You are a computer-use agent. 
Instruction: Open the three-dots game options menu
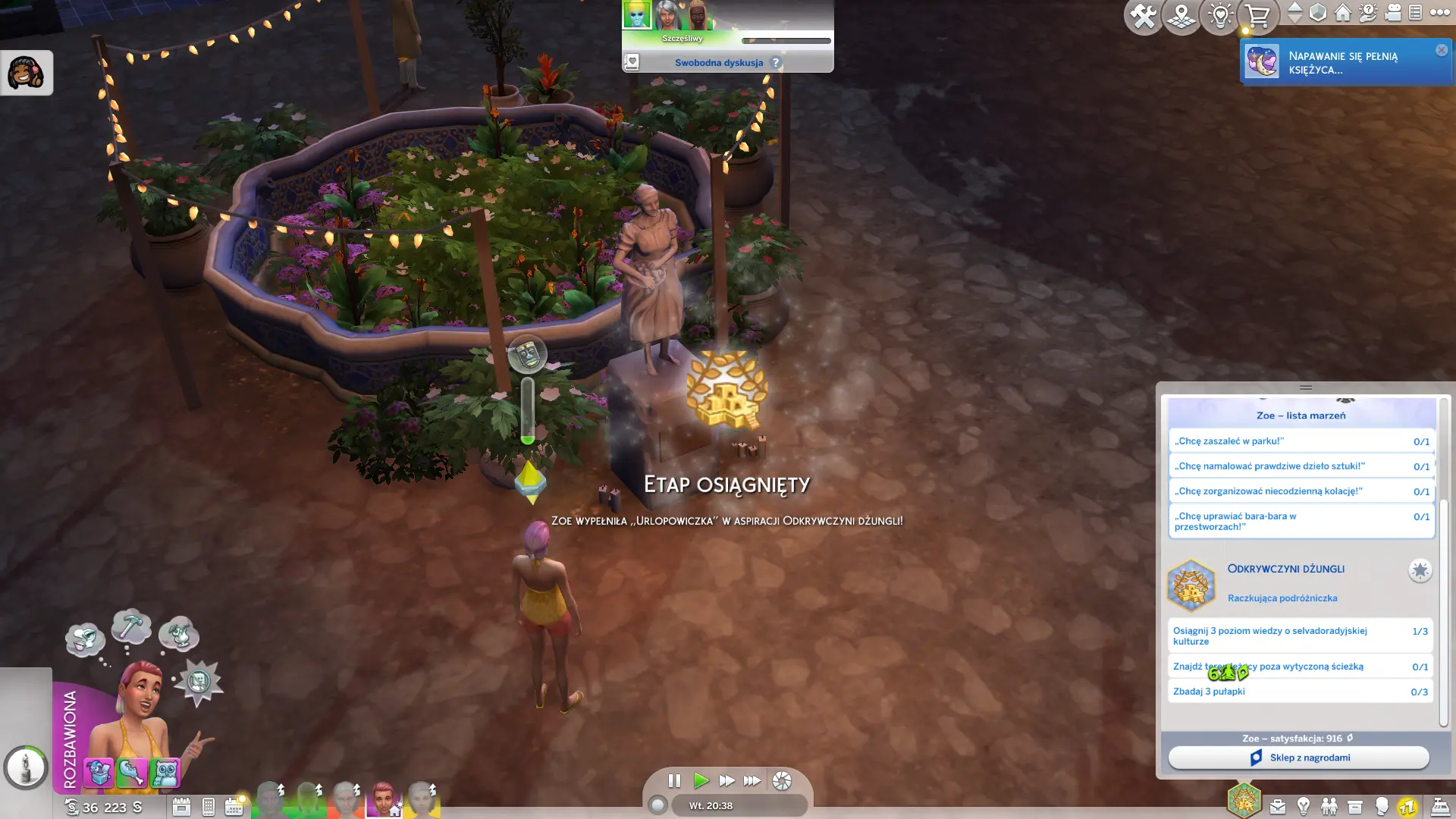[1439, 13]
